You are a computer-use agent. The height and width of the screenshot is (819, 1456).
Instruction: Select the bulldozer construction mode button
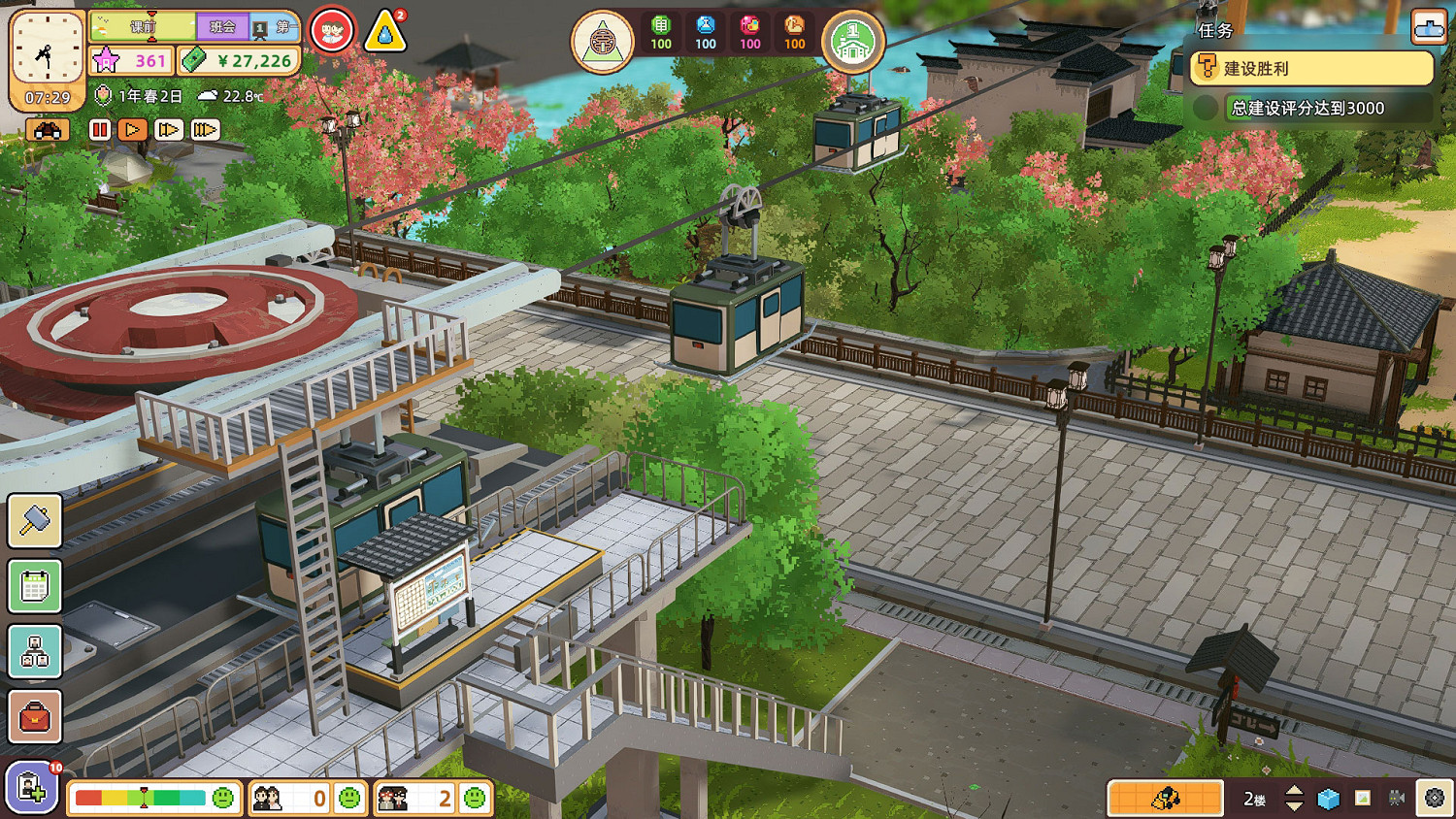(1165, 799)
